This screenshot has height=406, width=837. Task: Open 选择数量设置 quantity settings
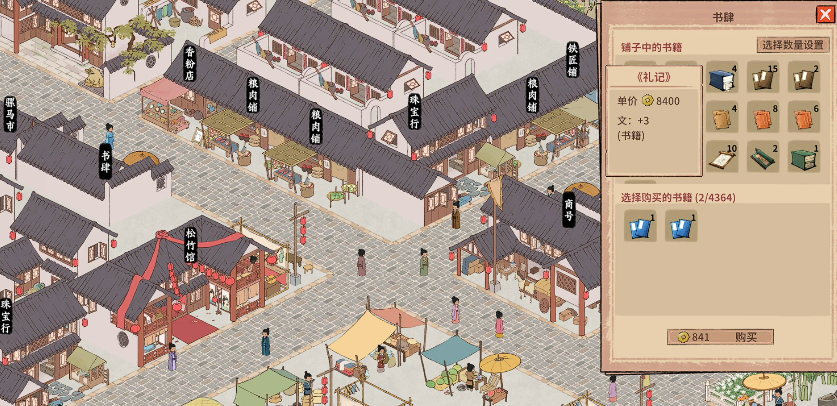pyautogui.click(x=792, y=45)
